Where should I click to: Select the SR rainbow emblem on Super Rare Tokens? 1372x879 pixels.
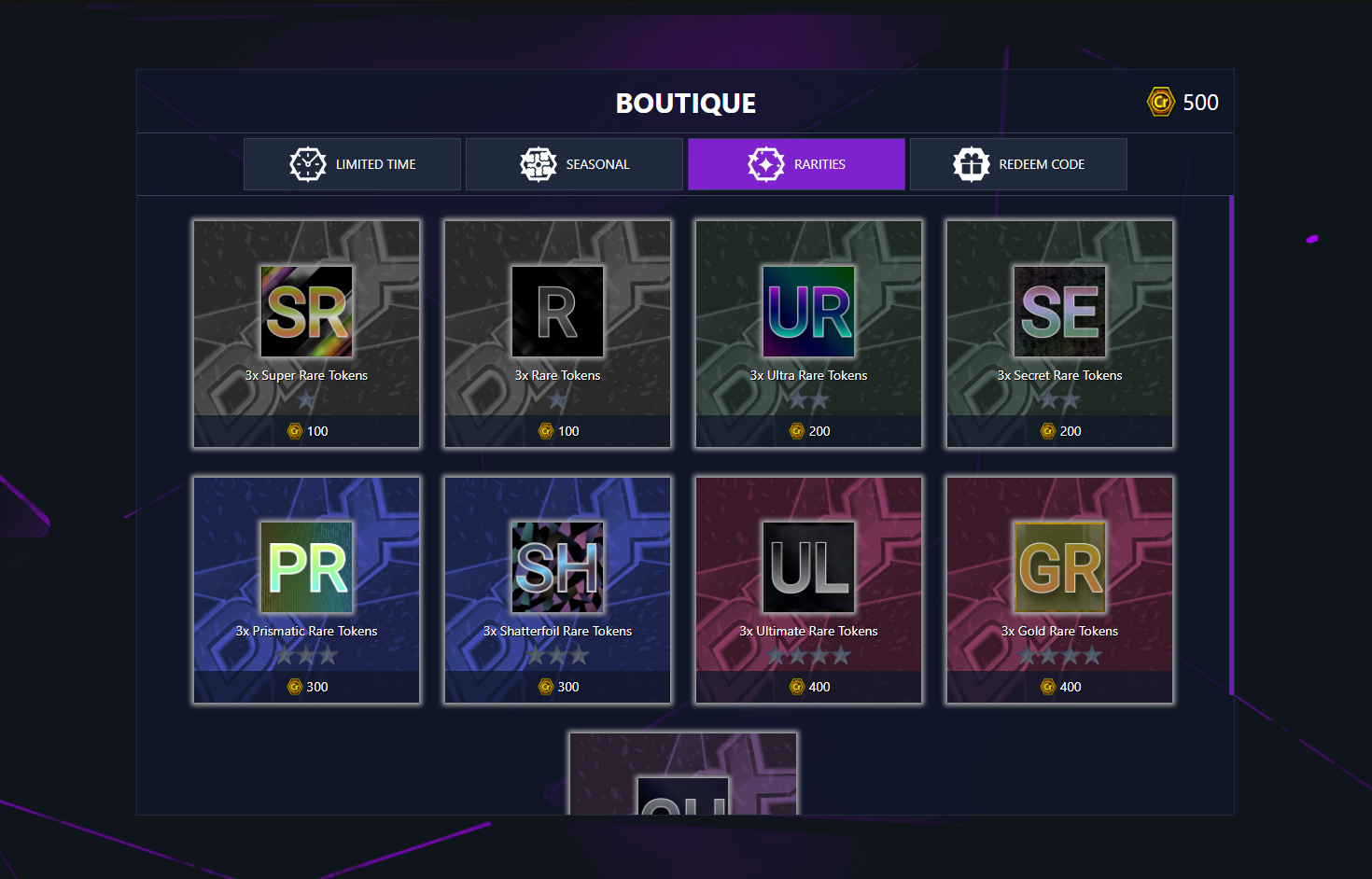pyautogui.click(x=306, y=312)
